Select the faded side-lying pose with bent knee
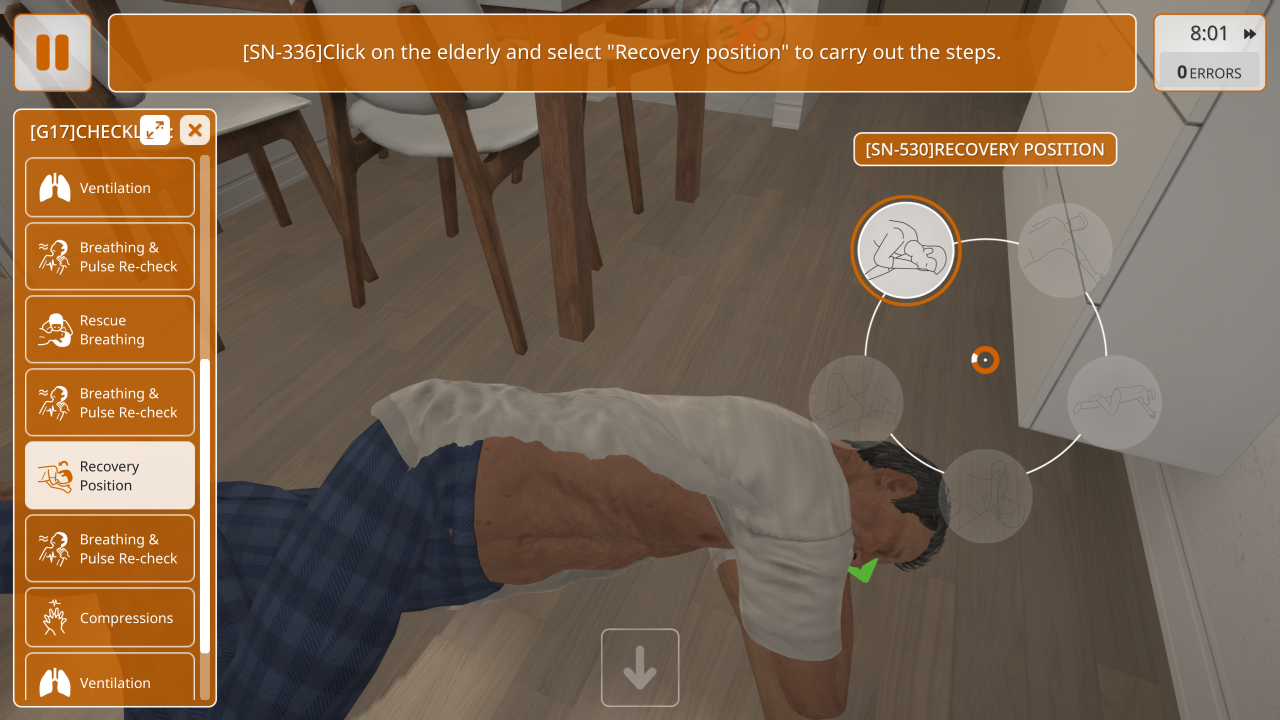The height and width of the screenshot is (720, 1280). click(1114, 402)
